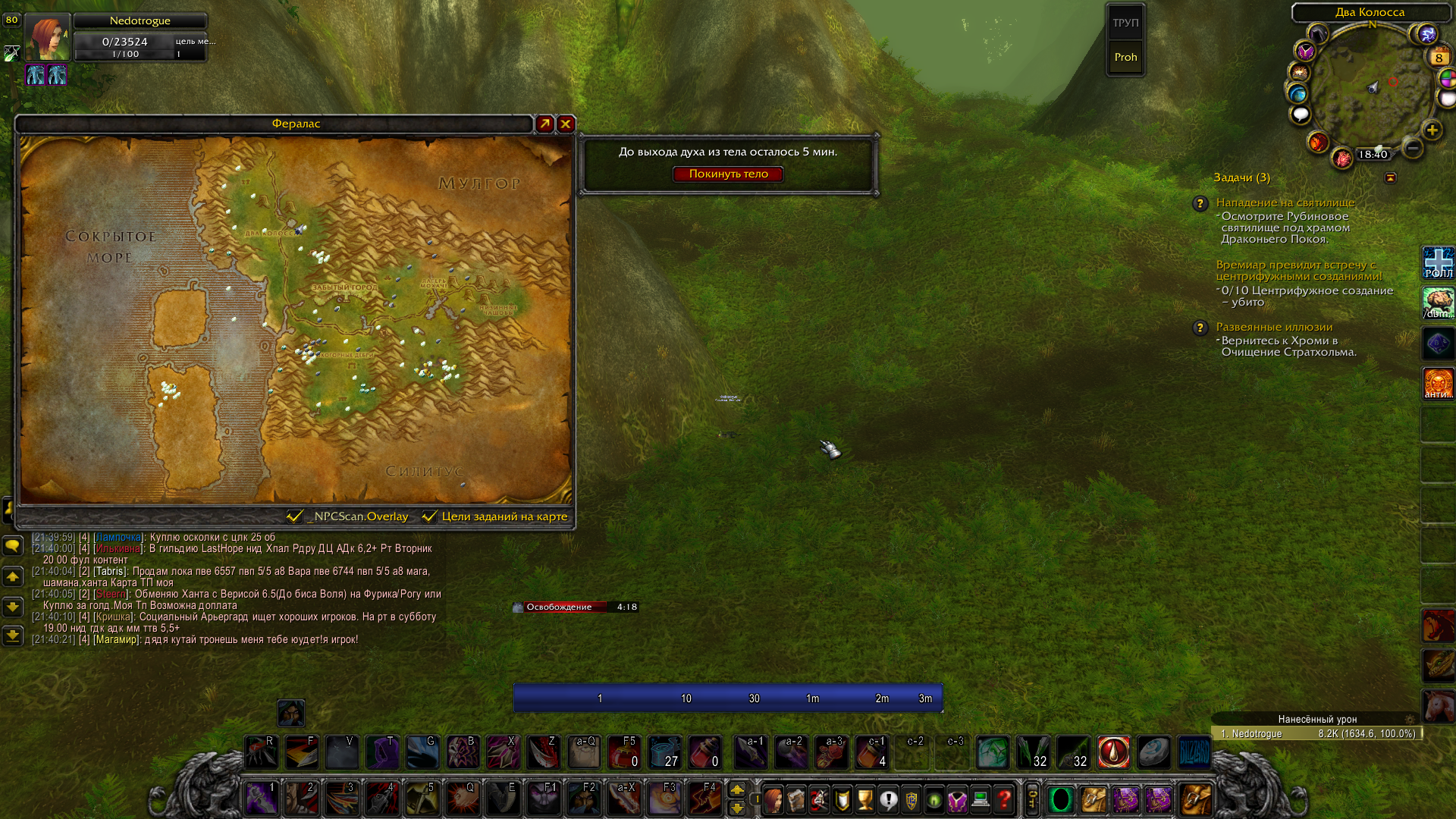Open the red question mark help menu
1456x819 pixels.
click(1004, 799)
